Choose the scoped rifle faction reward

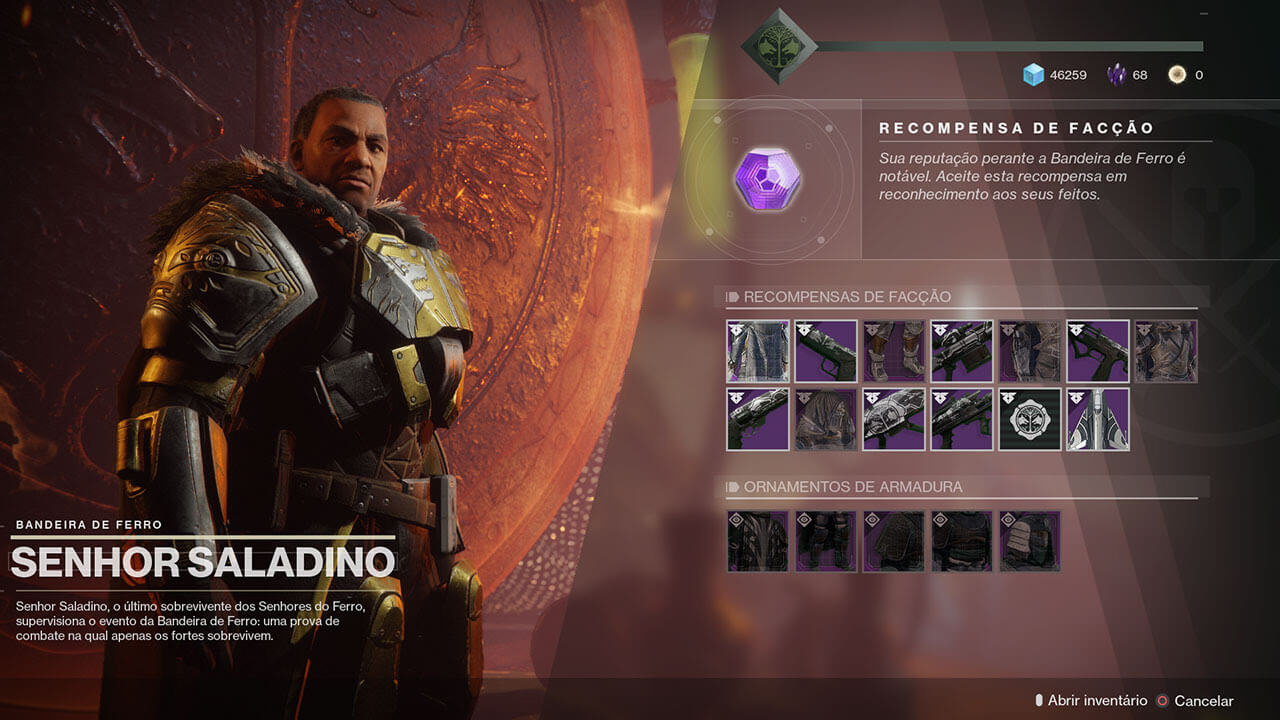[x=962, y=351]
